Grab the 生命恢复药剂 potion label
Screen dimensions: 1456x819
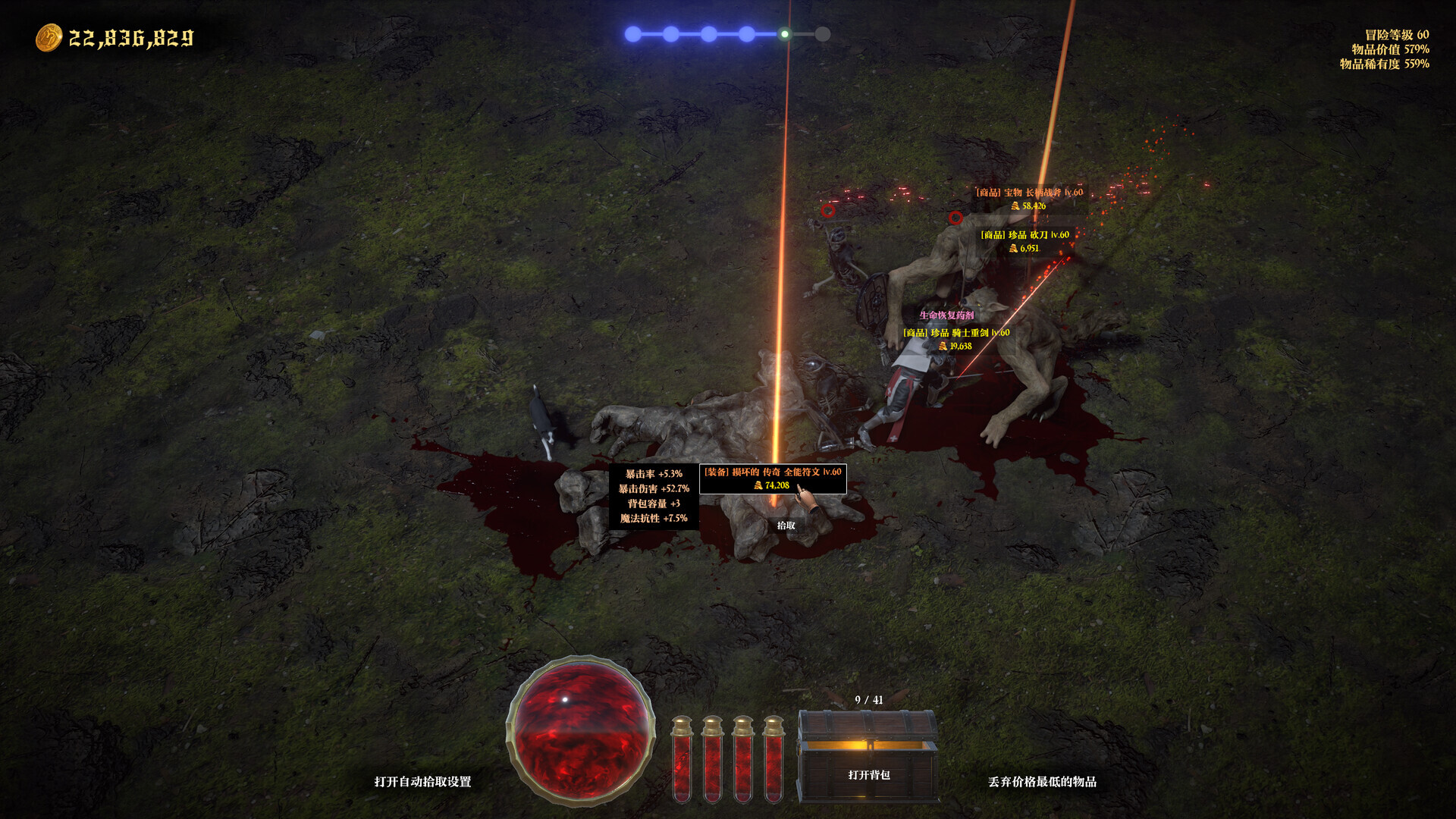click(x=946, y=315)
